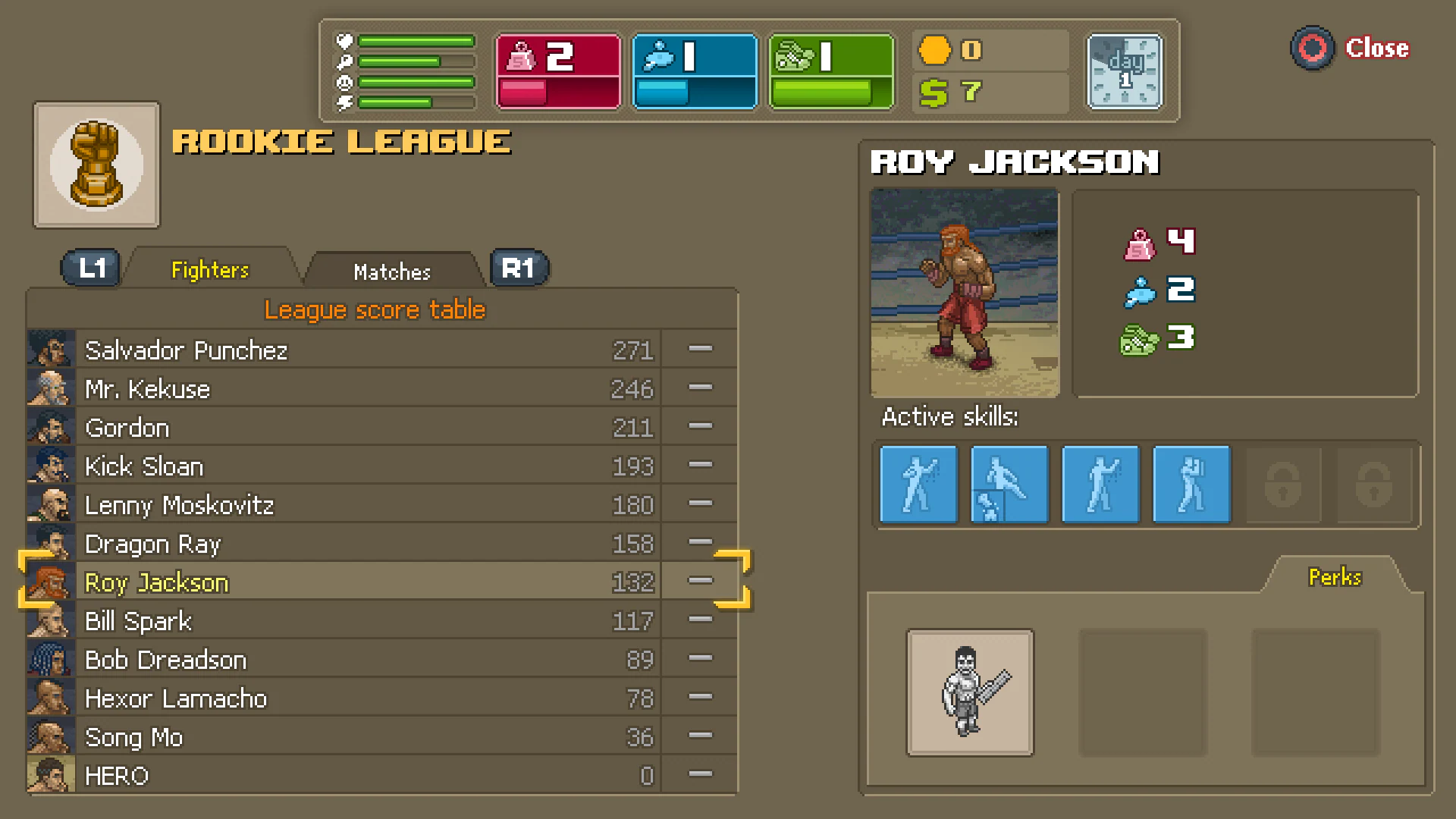Click the kick active skill icon

click(x=1009, y=484)
